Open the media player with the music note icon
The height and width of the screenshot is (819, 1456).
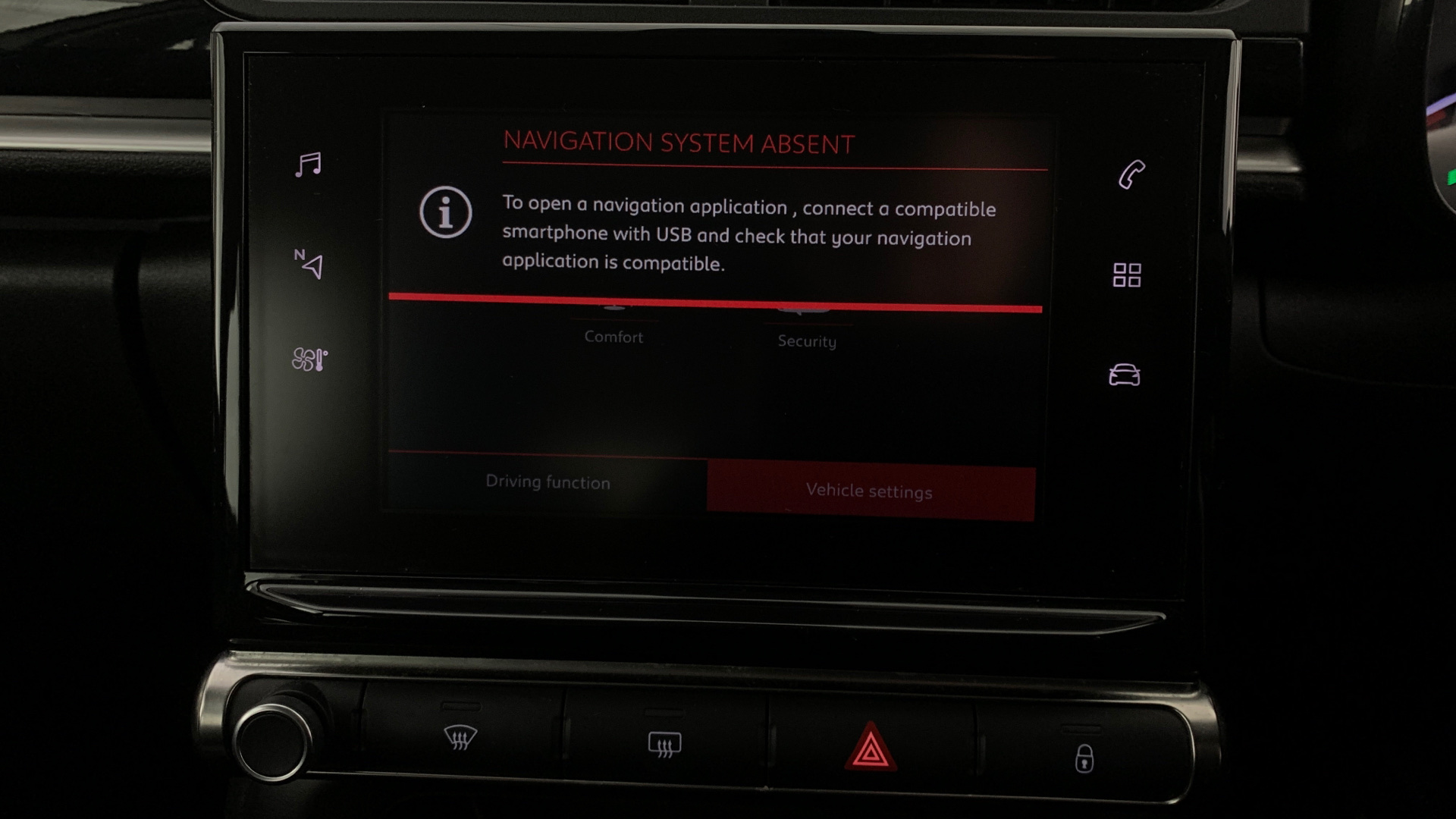(x=309, y=162)
